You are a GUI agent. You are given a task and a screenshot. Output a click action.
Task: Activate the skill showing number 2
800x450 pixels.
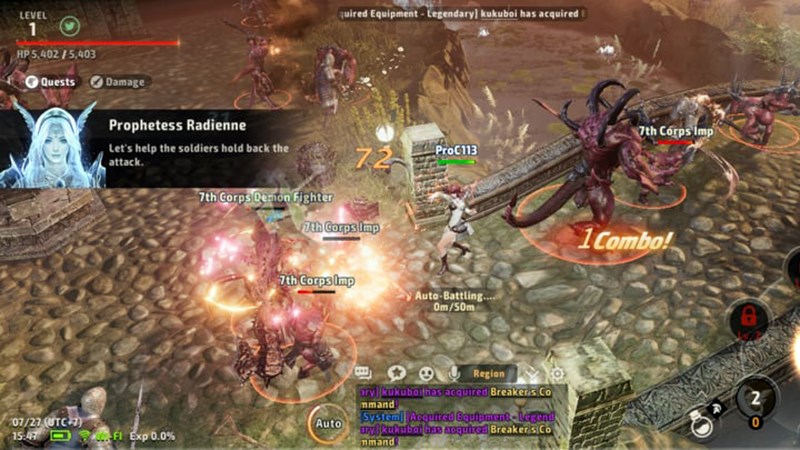pos(756,402)
